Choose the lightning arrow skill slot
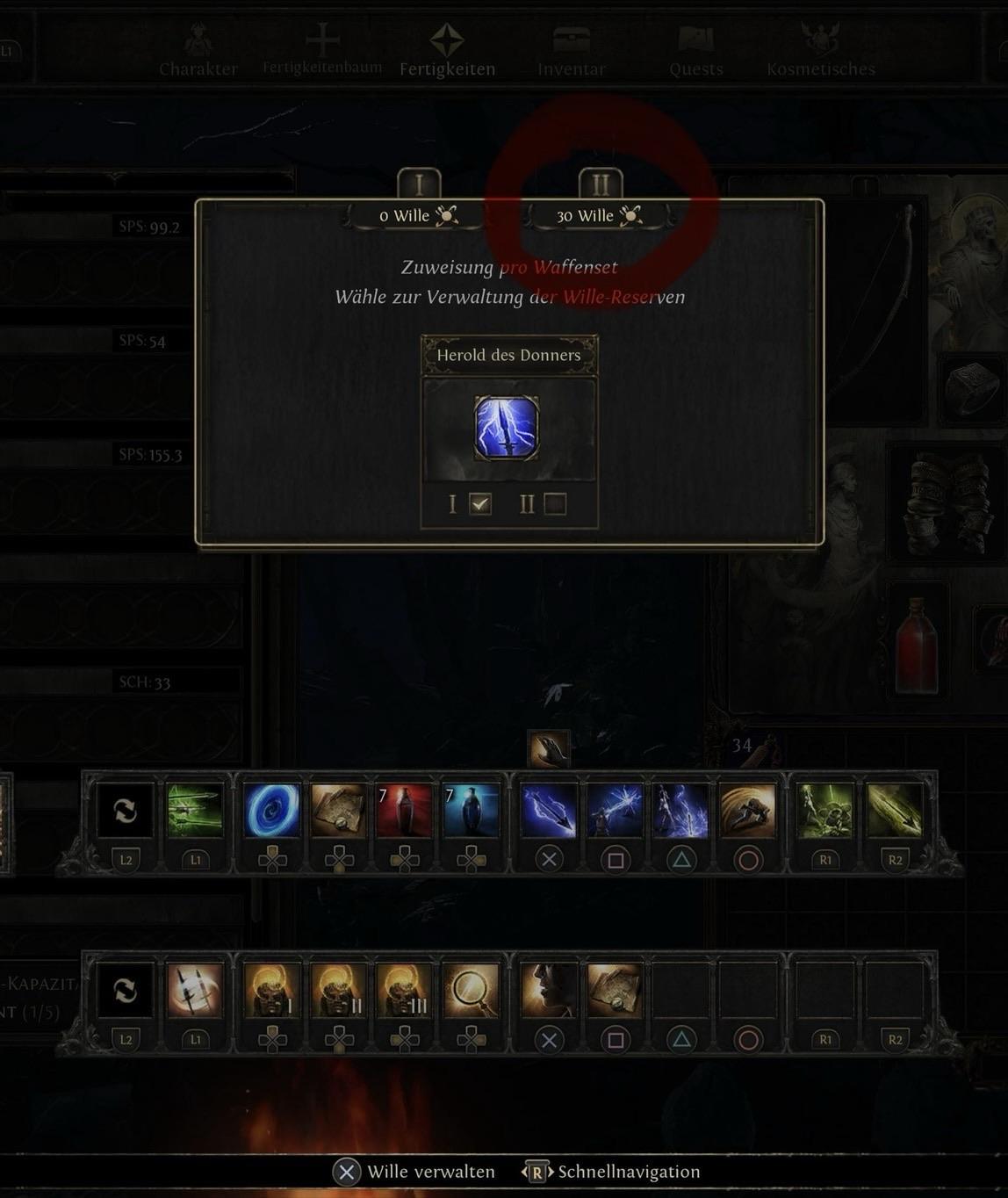1008x1198 pixels. coord(549,811)
